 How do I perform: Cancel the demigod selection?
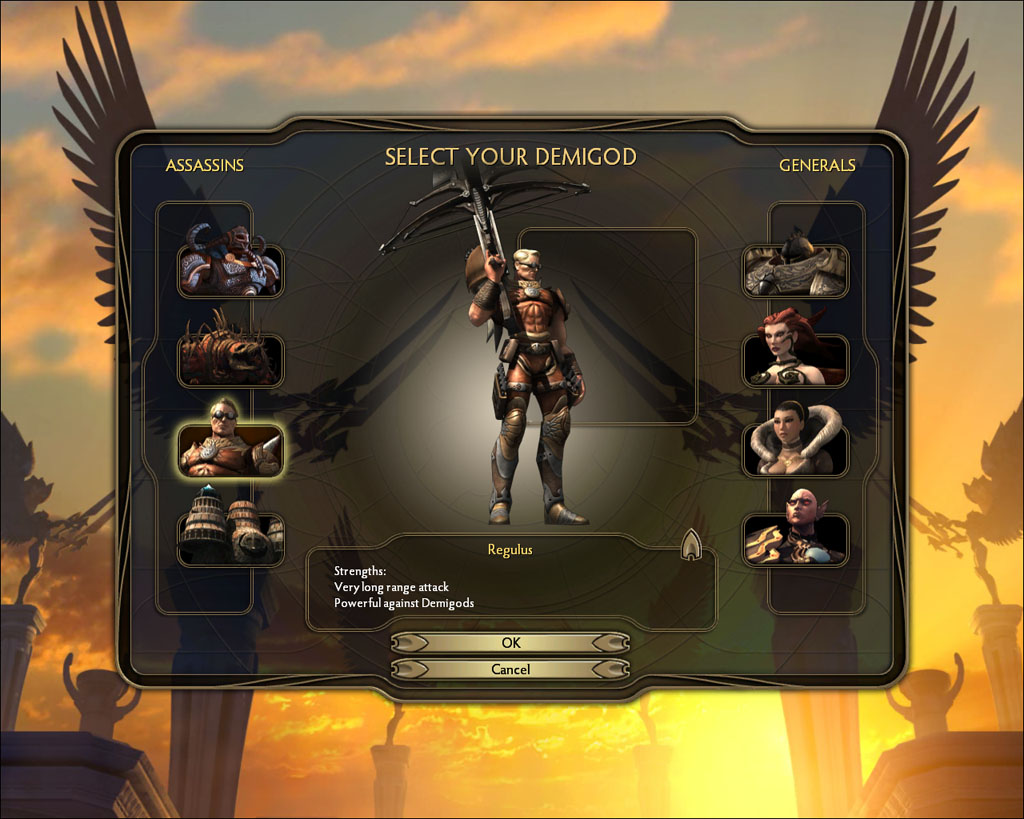click(510, 669)
